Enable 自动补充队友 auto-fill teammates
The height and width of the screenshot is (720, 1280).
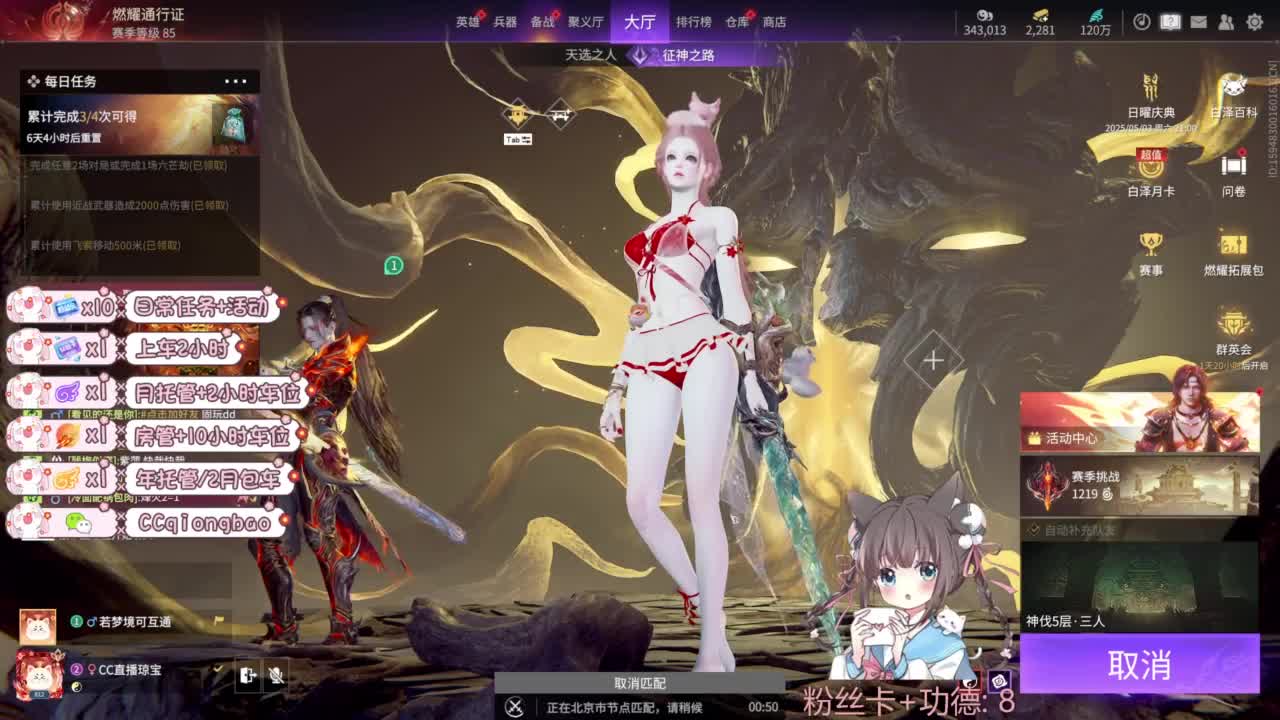pyautogui.click(x=1034, y=531)
